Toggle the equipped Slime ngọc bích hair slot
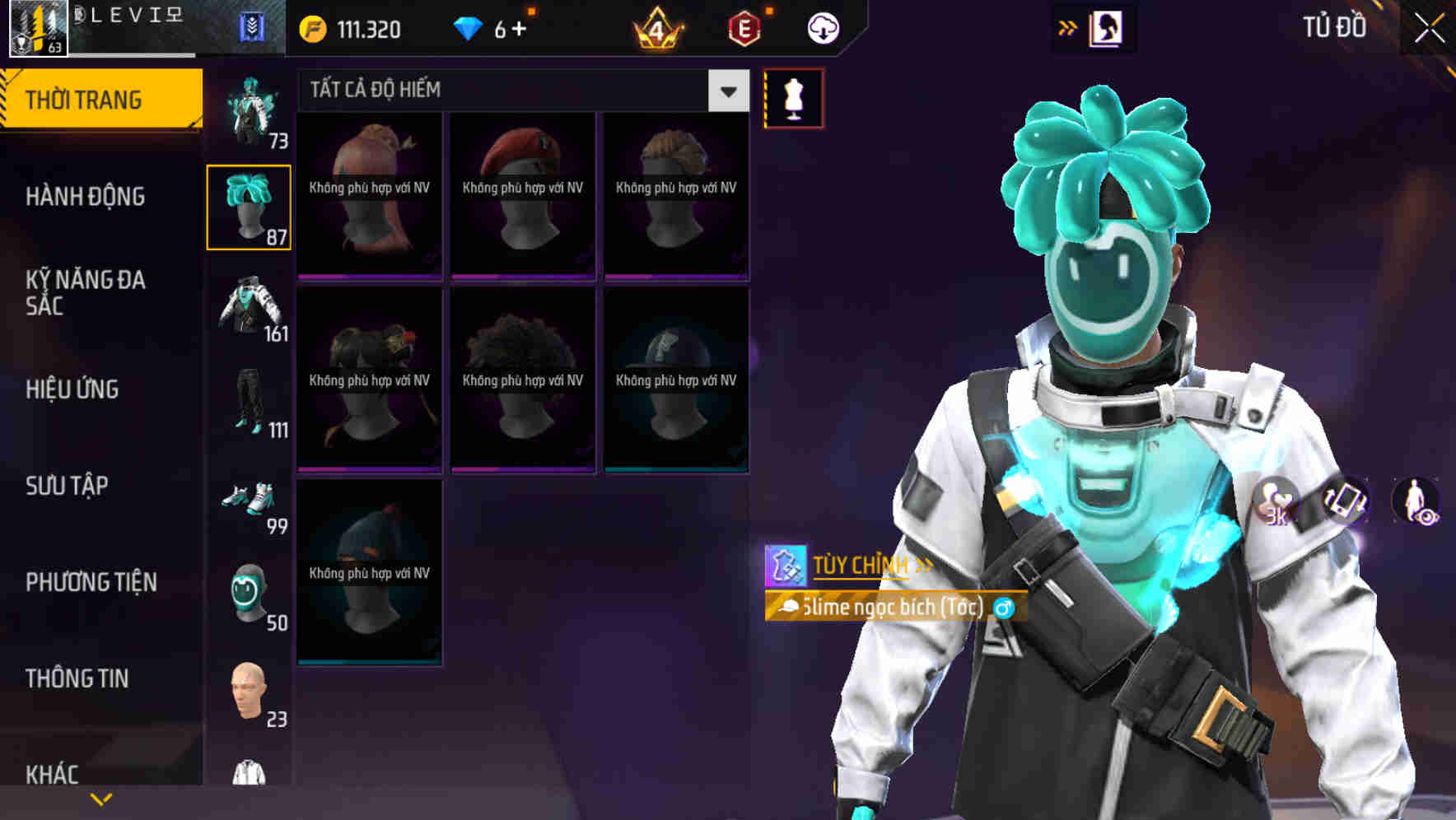1456x820 pixels. [250, 206]
